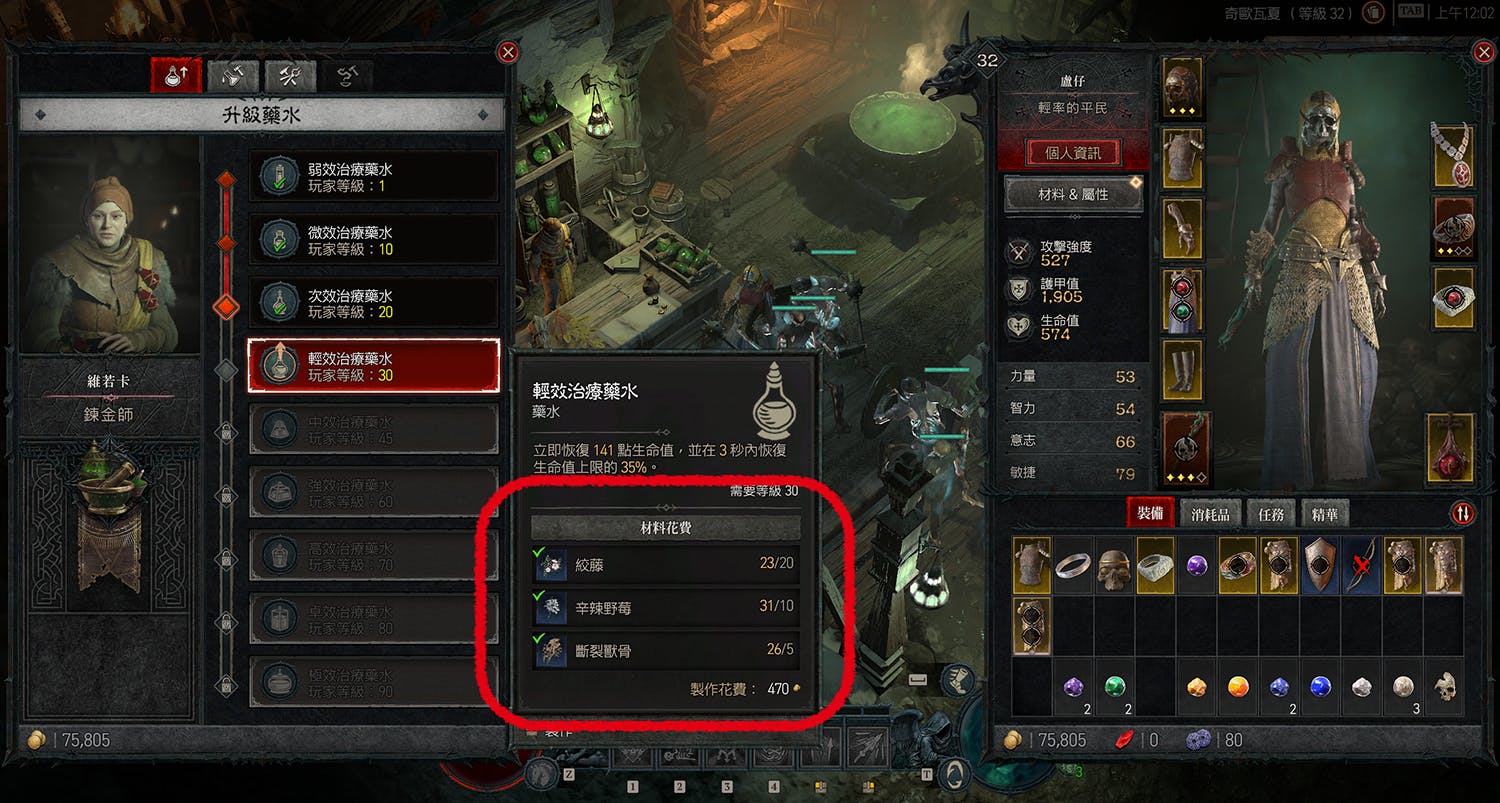Click the locked 極效治療藥水 entry

pyautogui.click(x=373, y=682)
